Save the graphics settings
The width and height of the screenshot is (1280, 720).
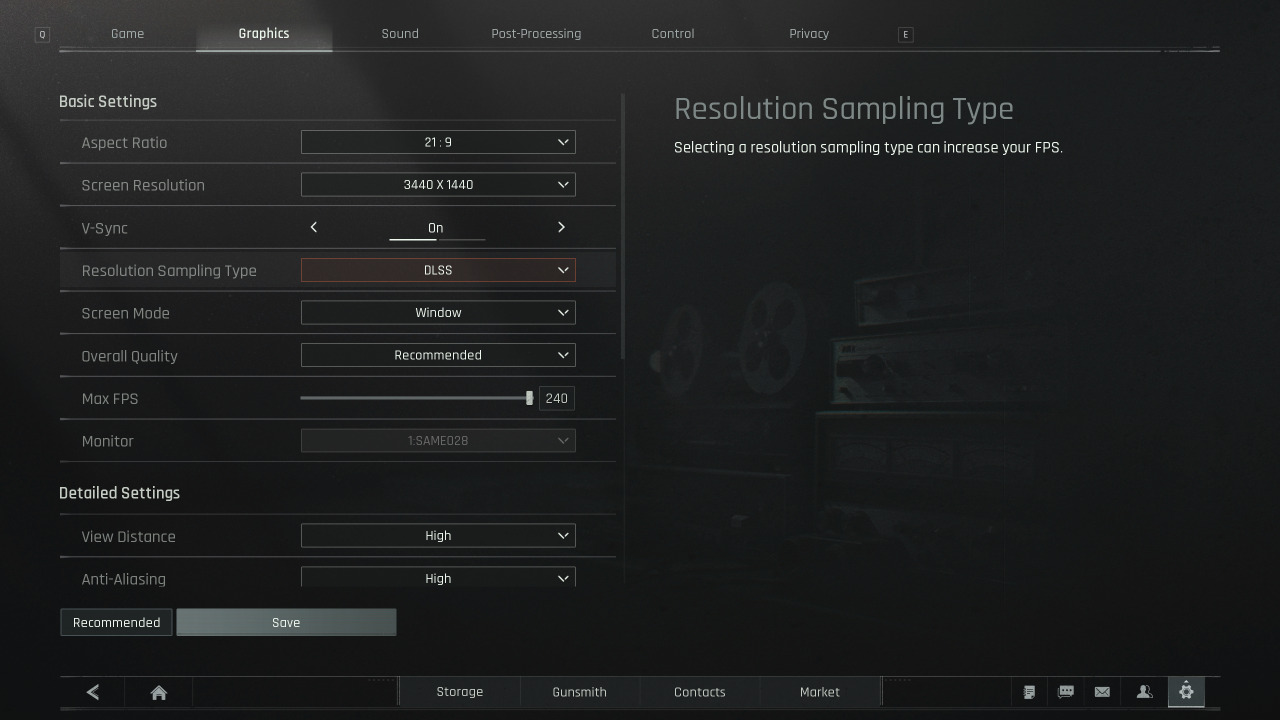(286, 622)
